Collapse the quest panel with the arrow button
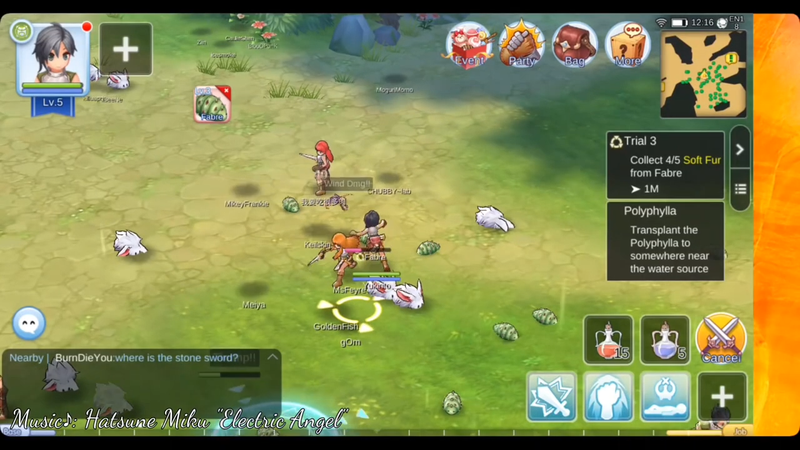Screen dimensions: 800x450 point(740,149)
